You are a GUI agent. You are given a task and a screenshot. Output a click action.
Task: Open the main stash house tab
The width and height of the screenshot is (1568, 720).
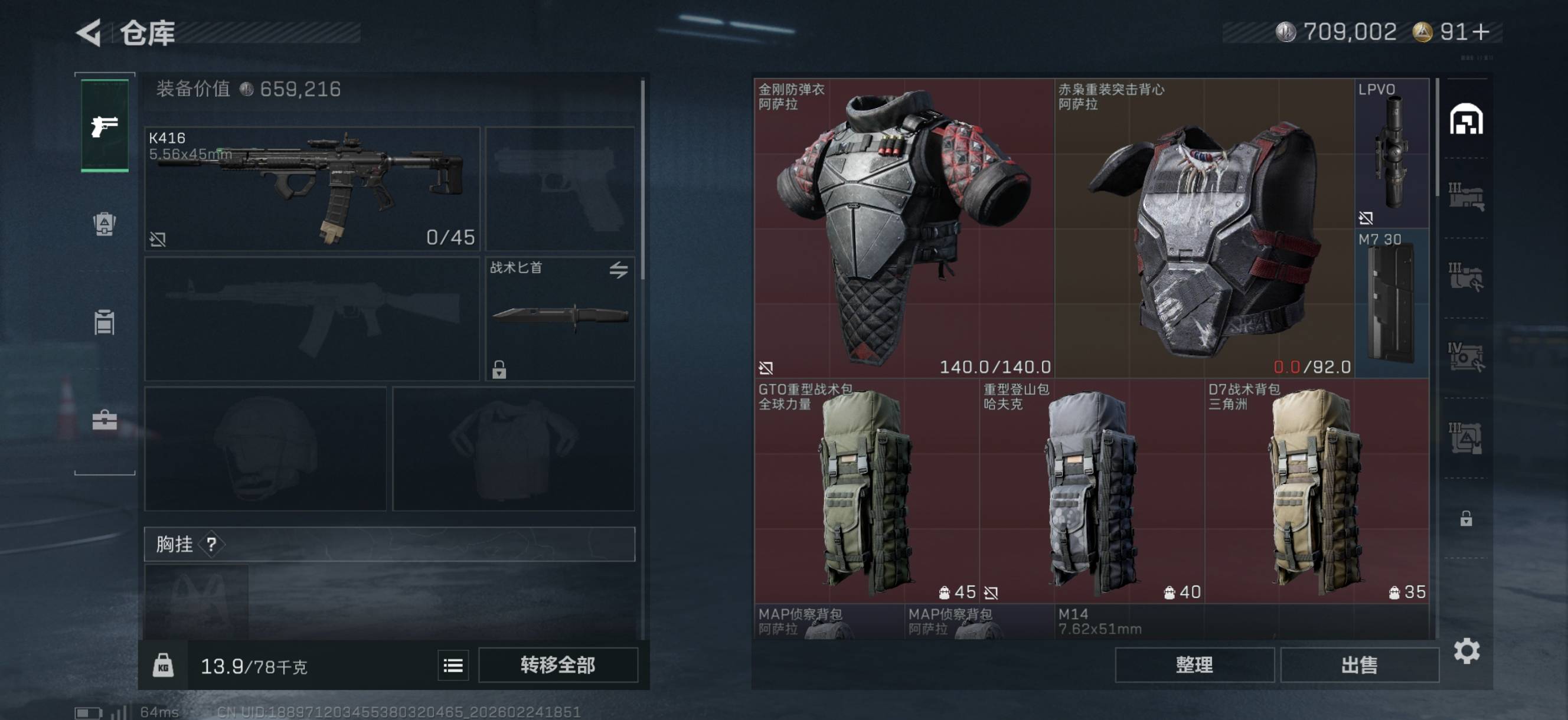[x=1466, y=119]
